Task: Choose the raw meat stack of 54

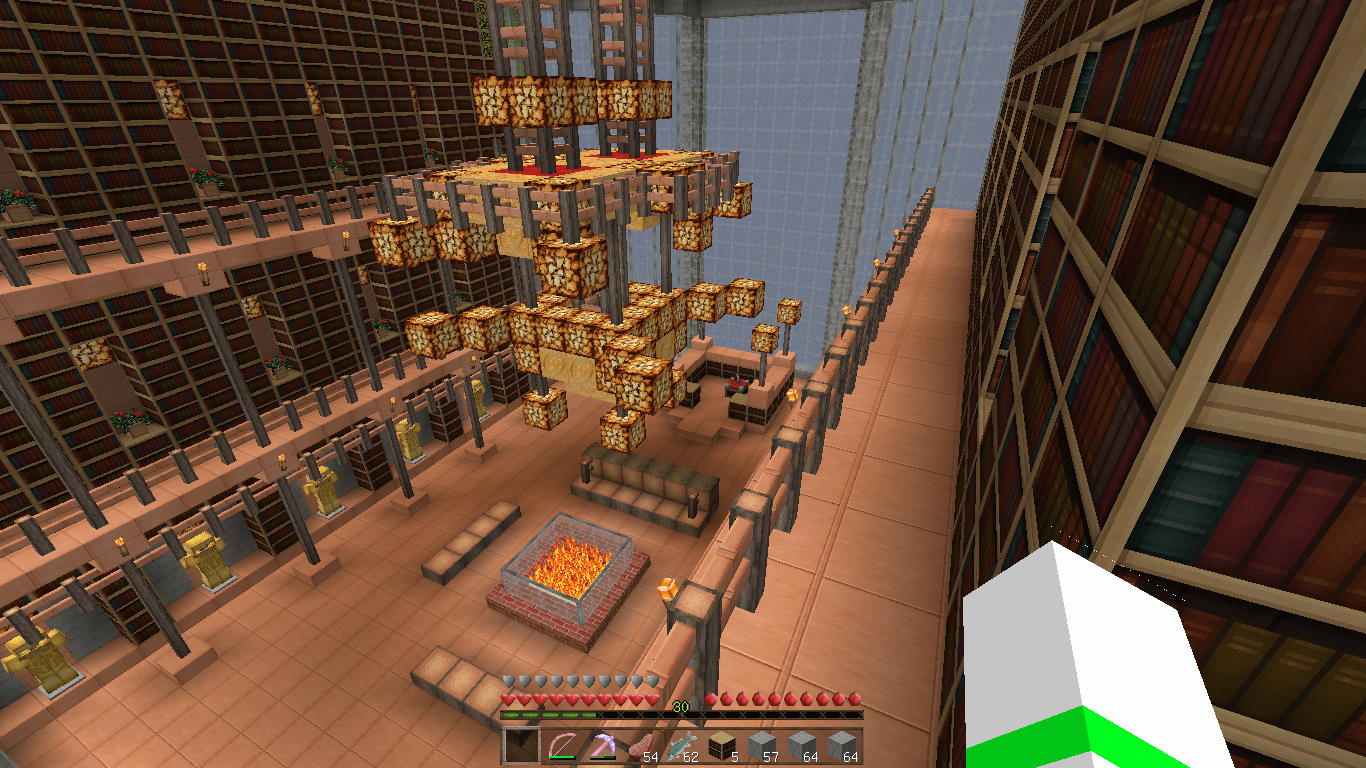Action: click(x=642, y=746)
